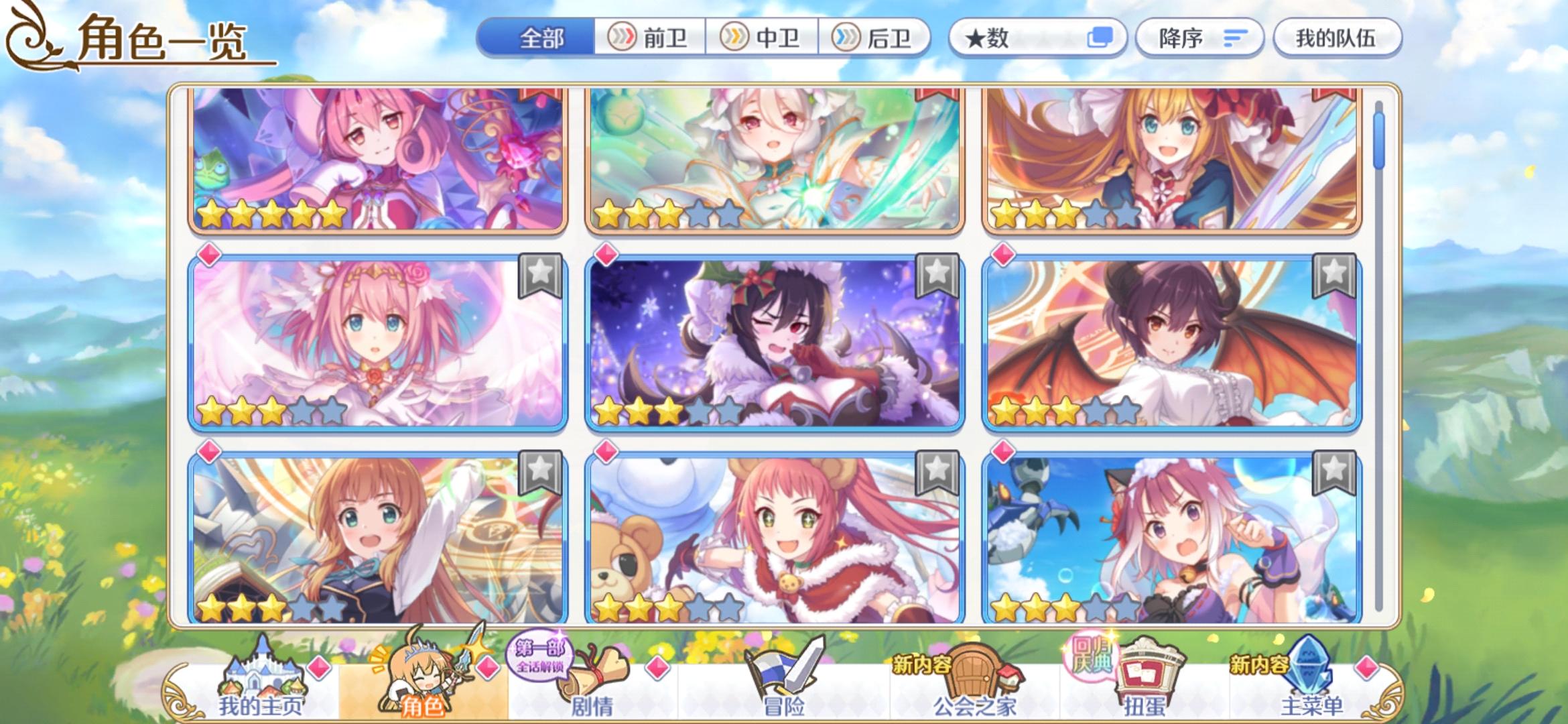
Task: Click the blue filter icon beside ★数
Action: tap(1102, 38)
